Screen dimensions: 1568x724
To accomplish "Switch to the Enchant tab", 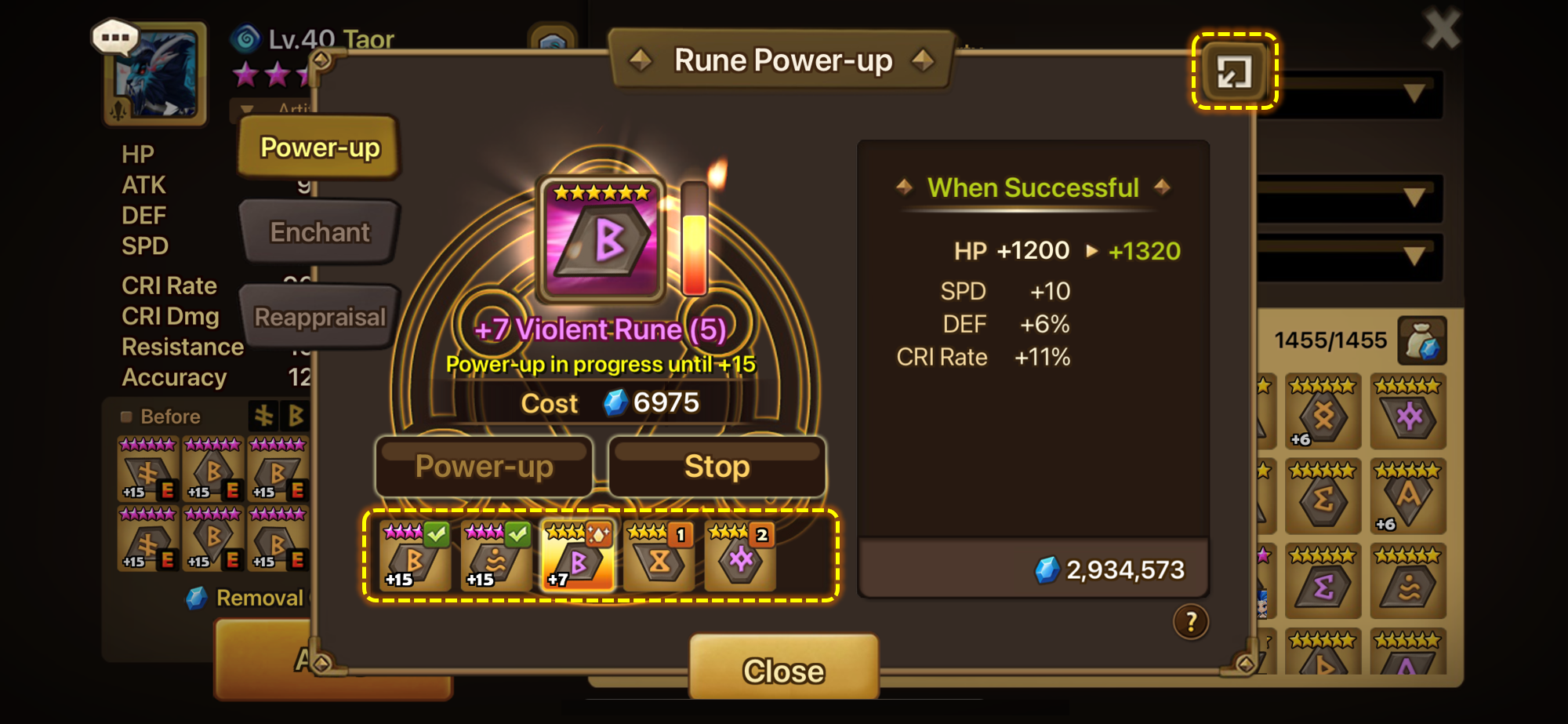I will coord(319,232).
